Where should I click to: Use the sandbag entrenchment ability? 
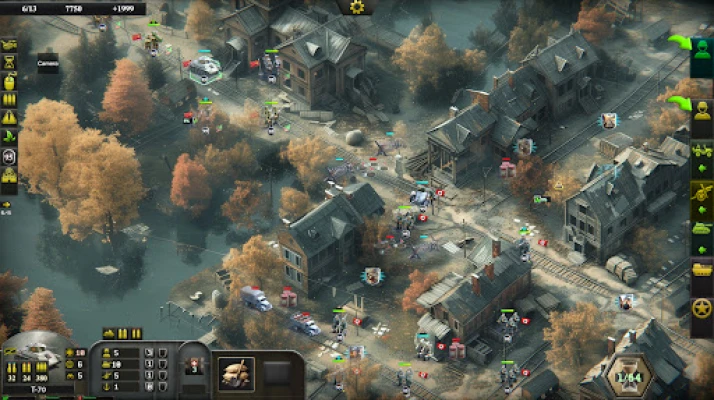click(236, 373)
